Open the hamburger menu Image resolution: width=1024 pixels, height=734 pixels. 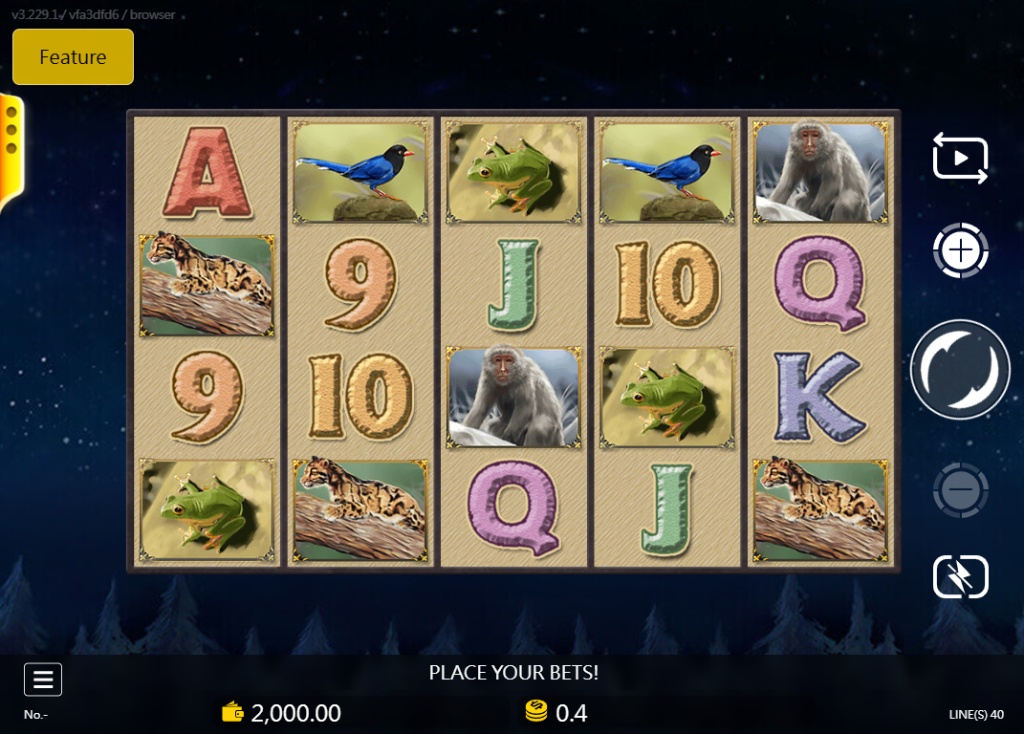pos(43,680)
